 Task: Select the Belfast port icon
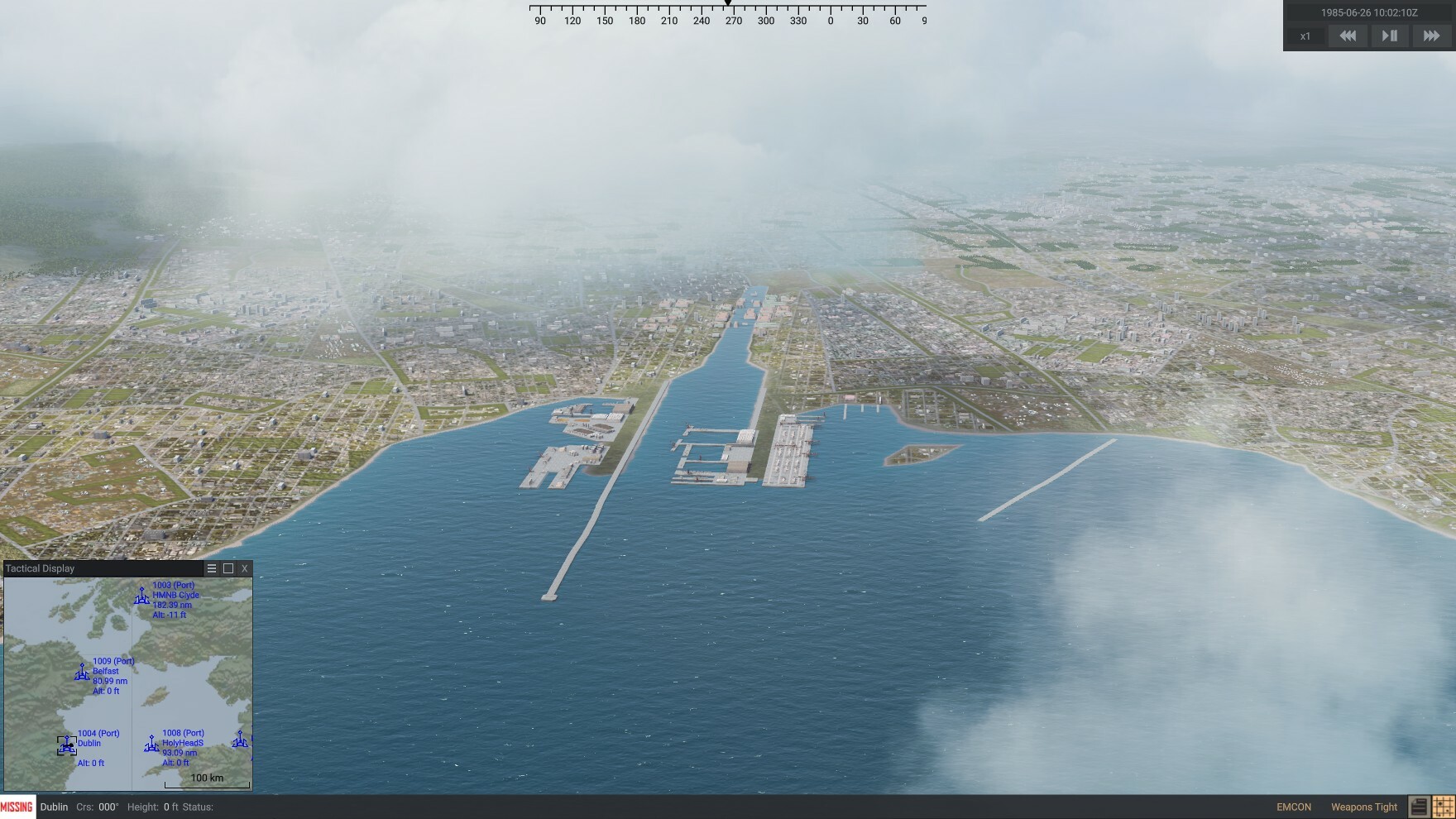[82, 672]
